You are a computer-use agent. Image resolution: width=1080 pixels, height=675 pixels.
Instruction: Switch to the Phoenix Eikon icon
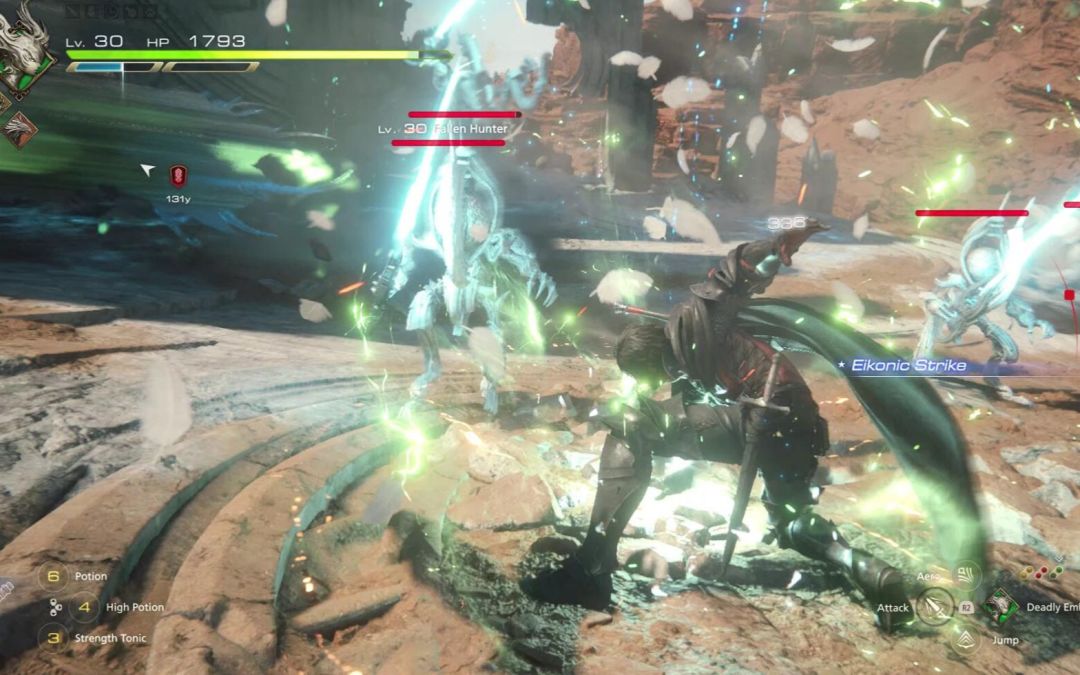coord(20,129)
